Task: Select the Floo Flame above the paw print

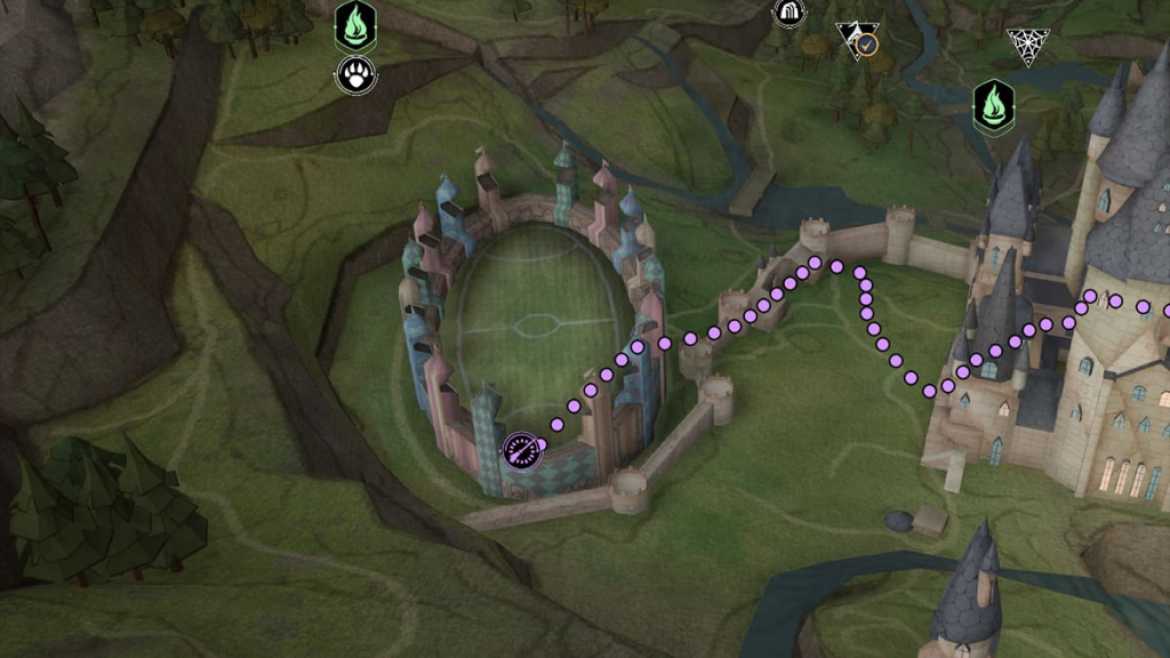Action: point(355,26)
